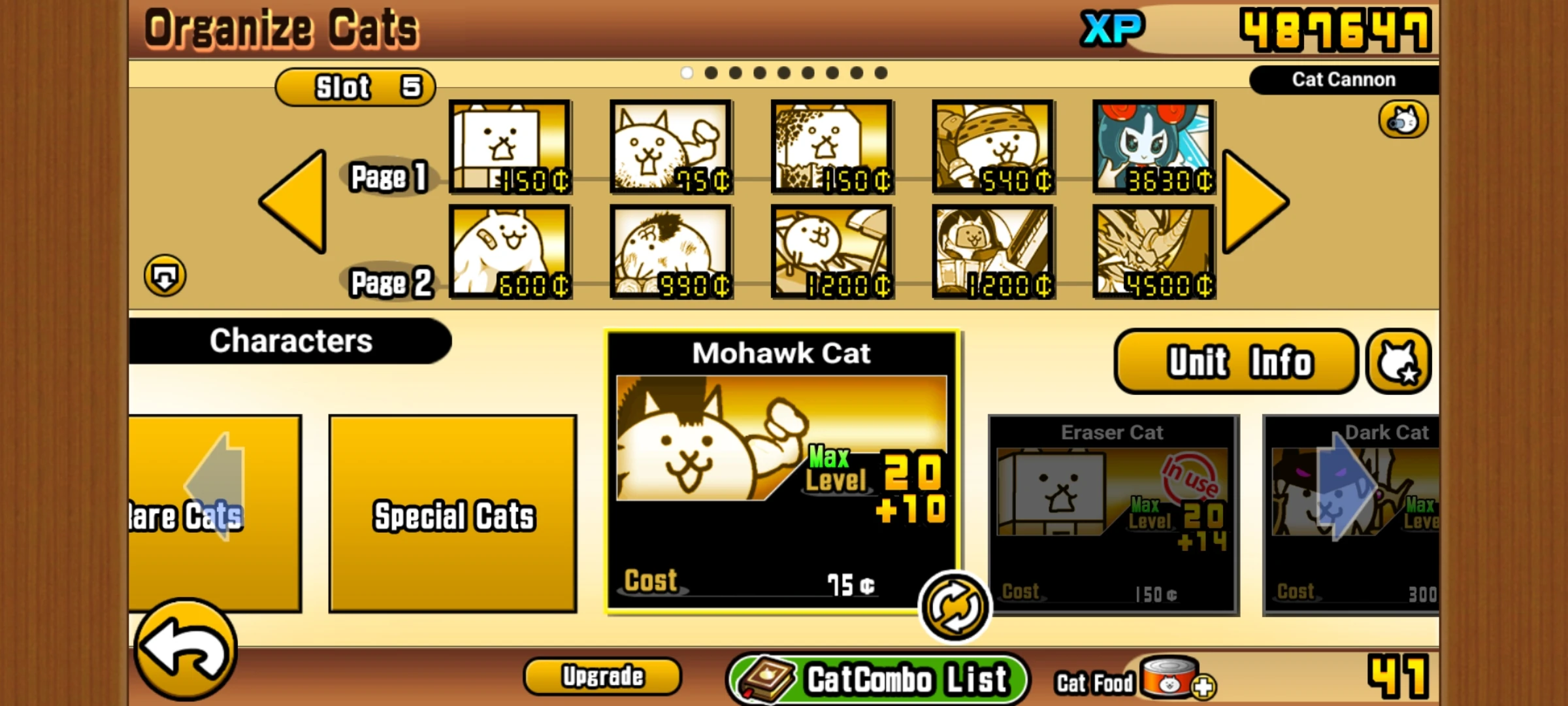Image resolution: width=1568 pixels, height=706 pixels.
Task: Tap the Upgrade button at the bottom
Action: click(602, 677)
